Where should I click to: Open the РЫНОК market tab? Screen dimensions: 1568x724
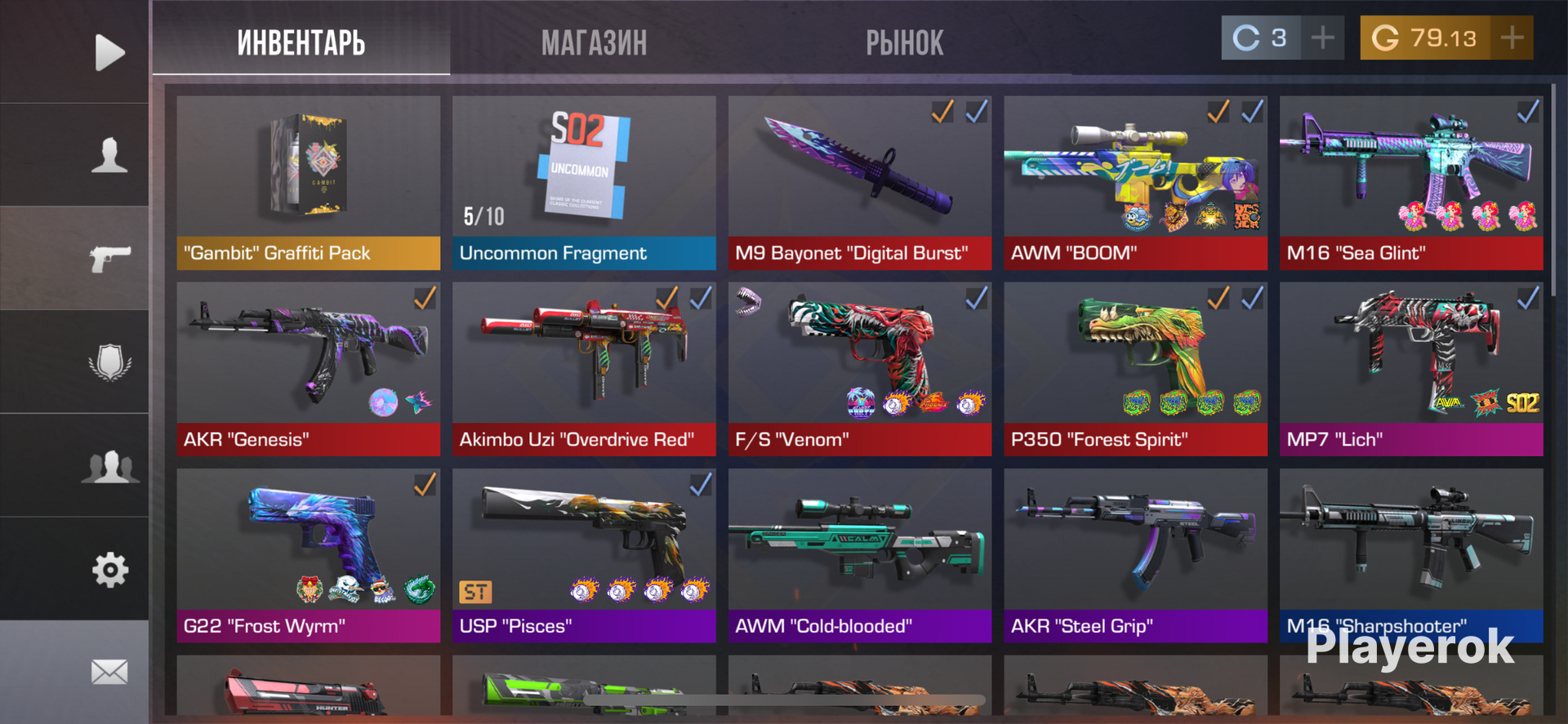point(904,42)
